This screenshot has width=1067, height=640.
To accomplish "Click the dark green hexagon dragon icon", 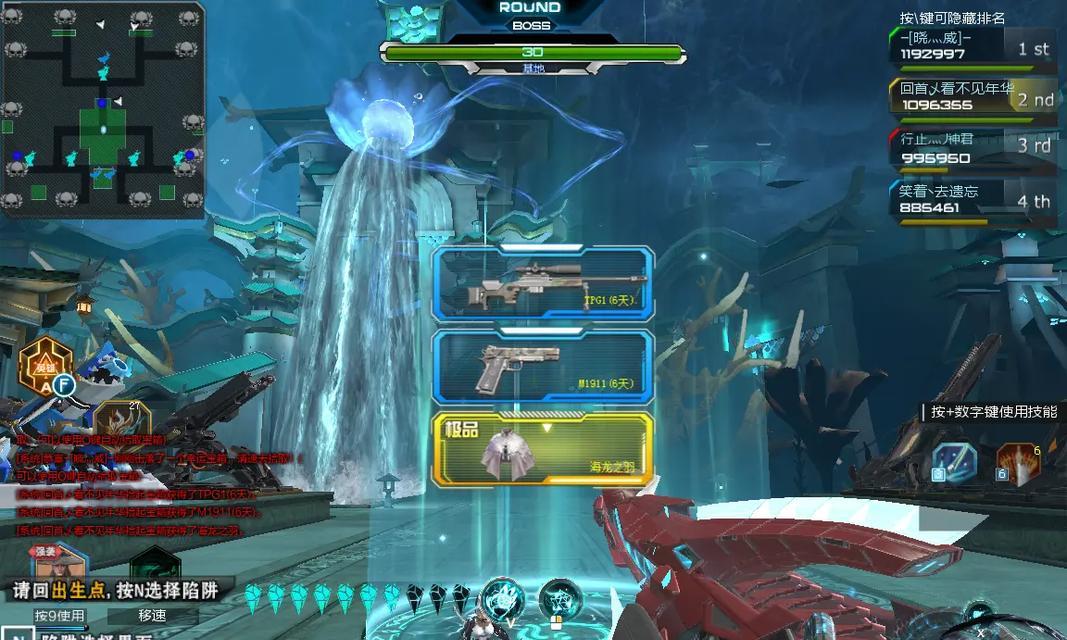I will [x=155, y=566].
